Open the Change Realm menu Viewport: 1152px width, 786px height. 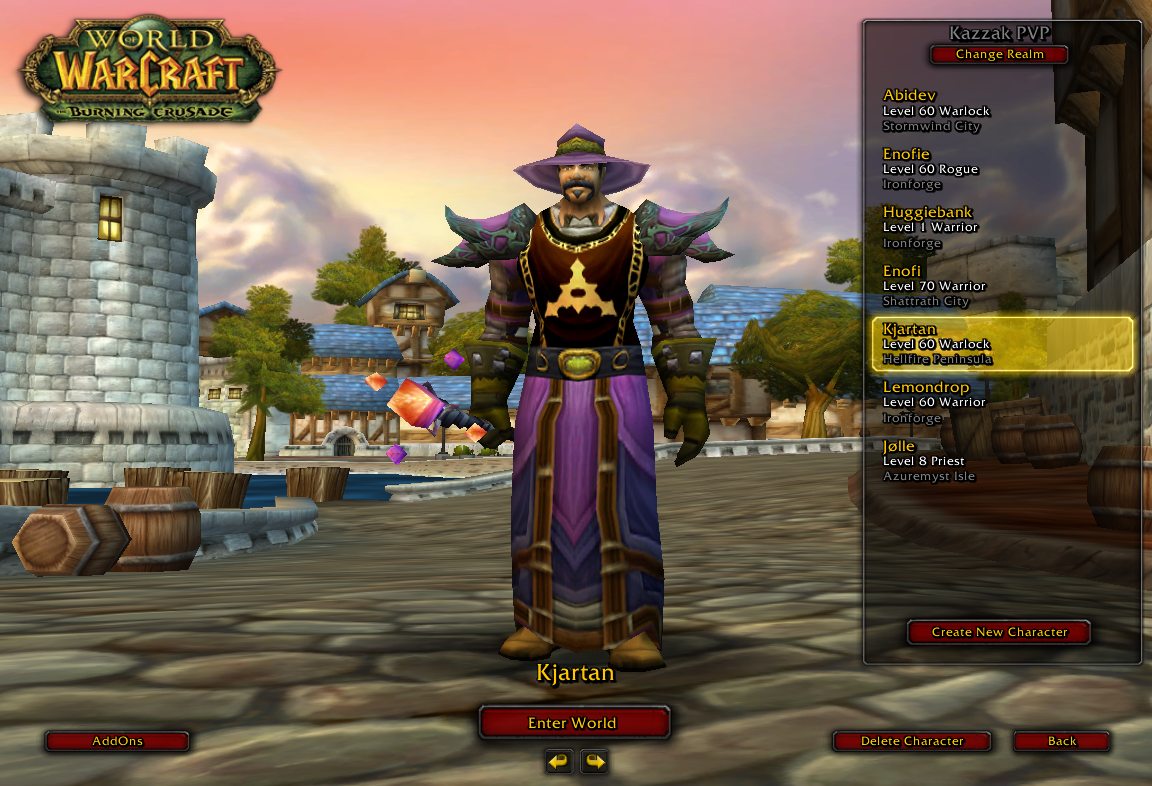[999, 55]
